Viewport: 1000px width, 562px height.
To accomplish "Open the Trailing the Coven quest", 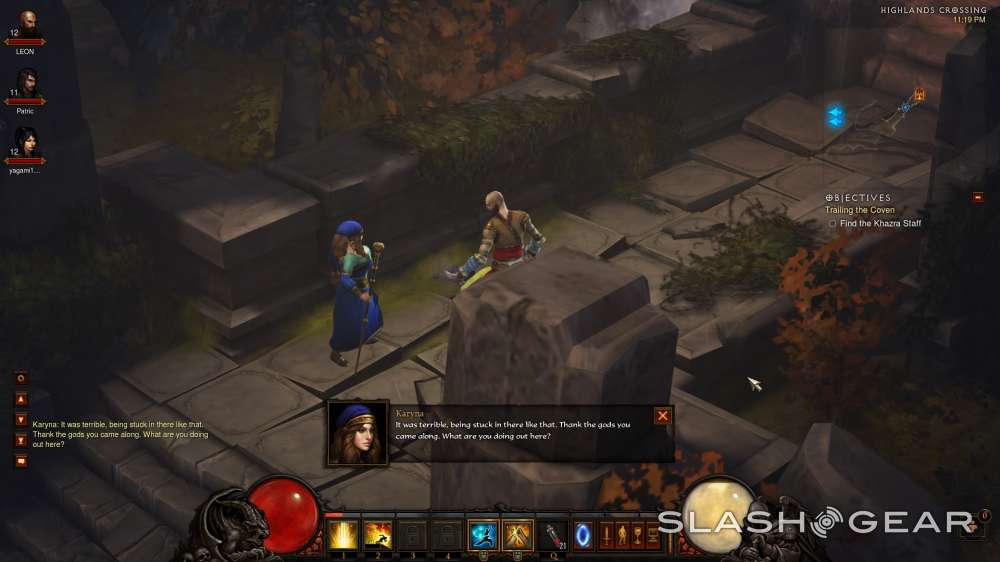I will [x=859, y=210].
